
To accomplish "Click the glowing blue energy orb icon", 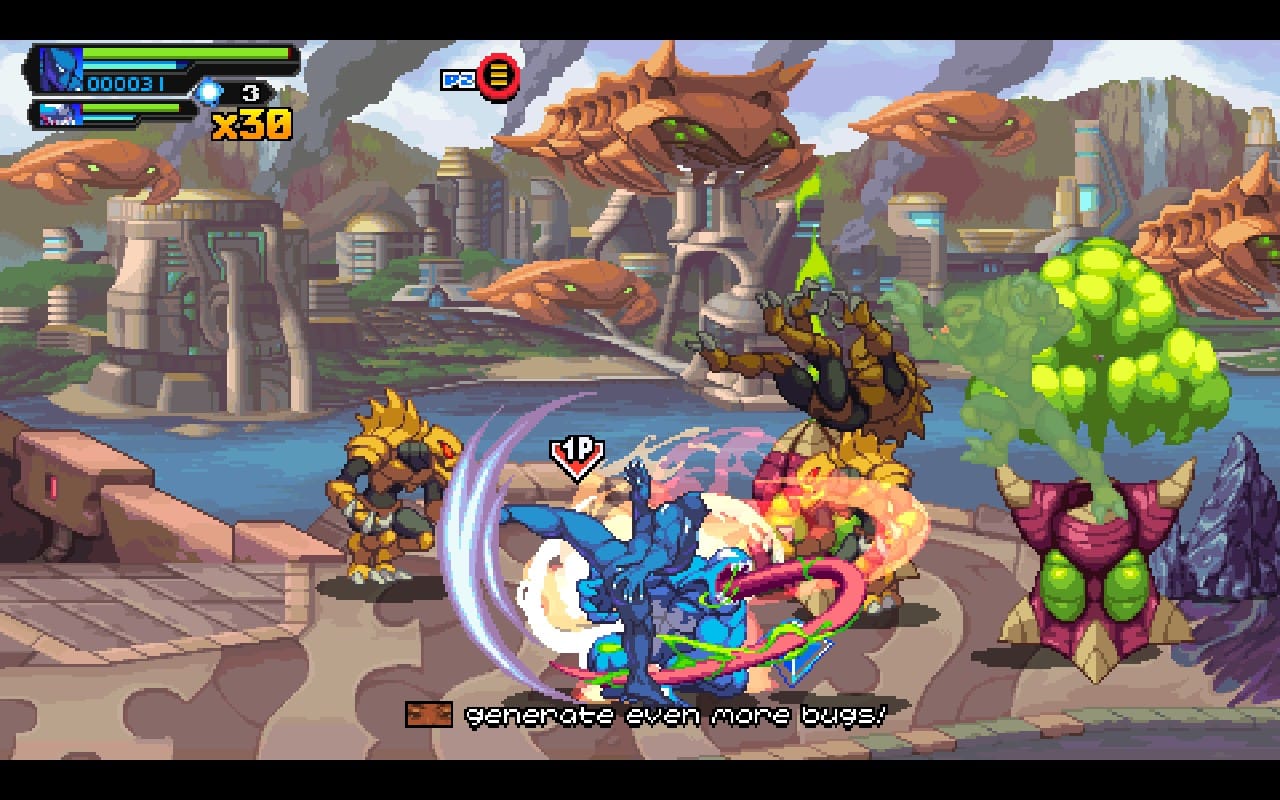I will 209,94.
